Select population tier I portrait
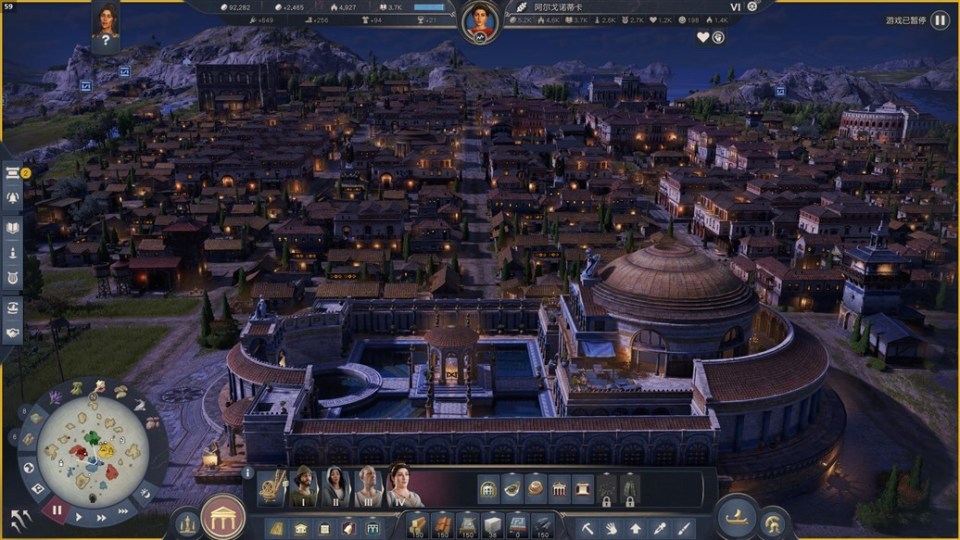 (302, 487)
